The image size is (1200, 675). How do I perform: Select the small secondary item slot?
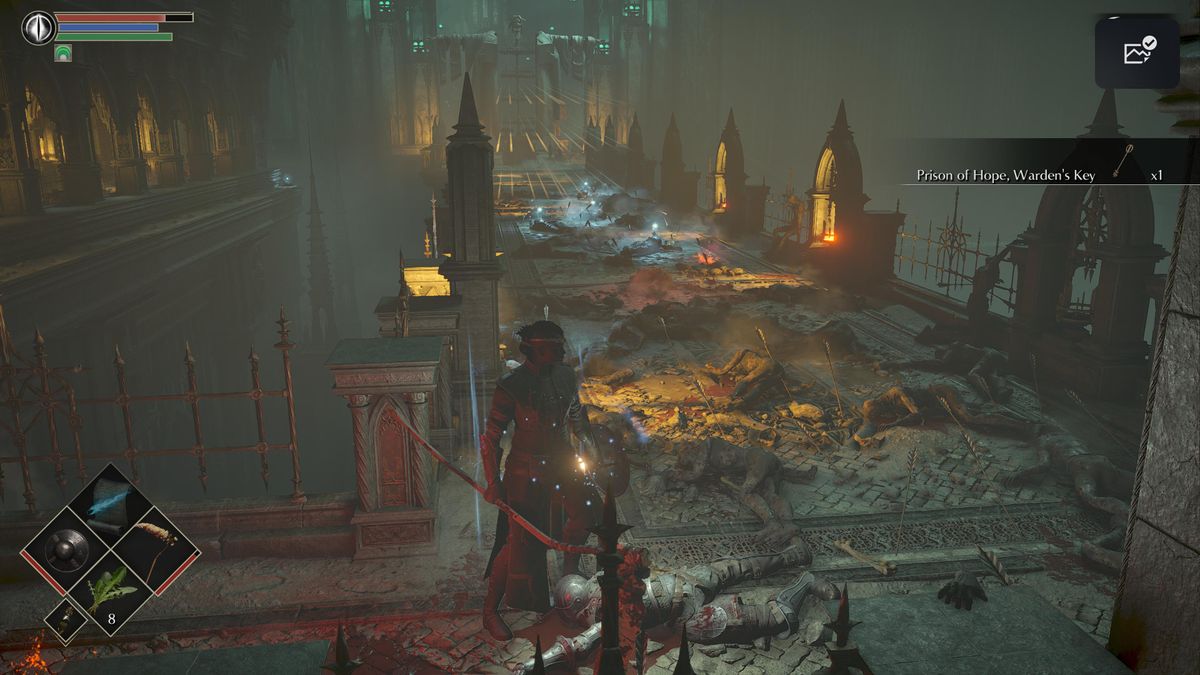coord(66,622)
